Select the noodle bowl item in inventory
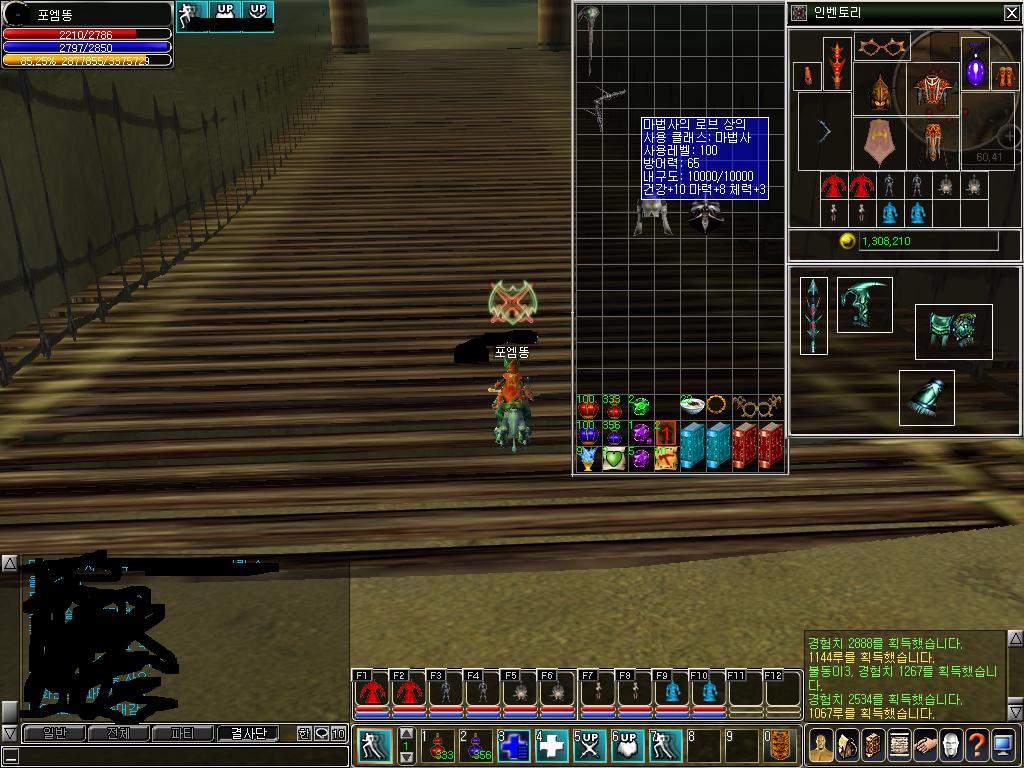1024x768 pixels. pyautogui.click(x=692, y=406)
